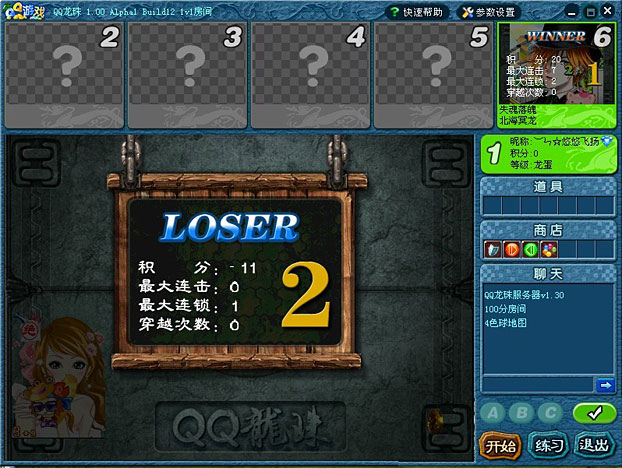
Task: Click the 开始 start button
Action: (498, 444)
